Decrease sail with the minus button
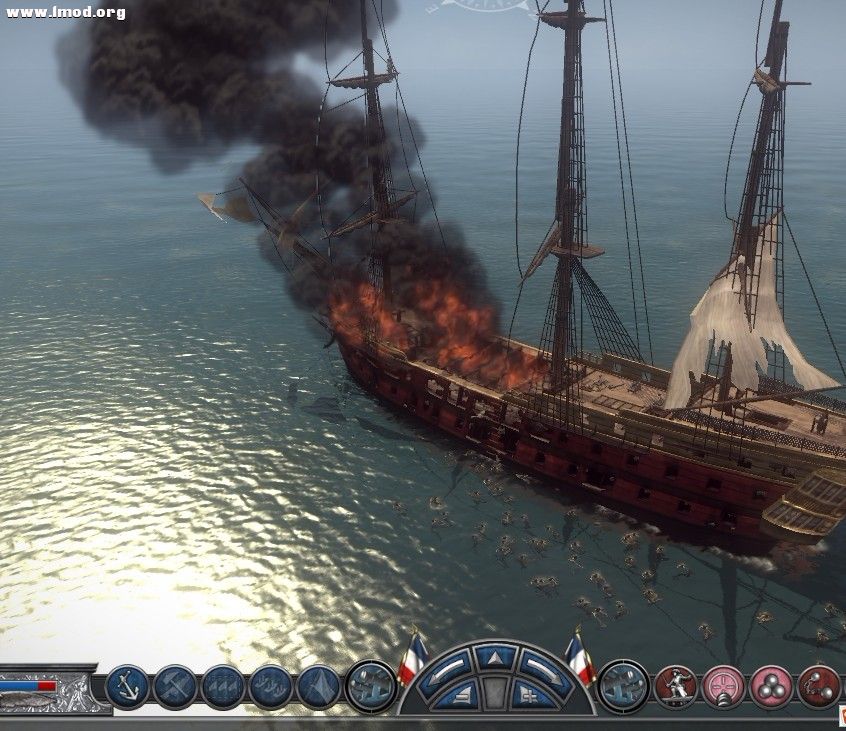Screen dimensions: 846x731 click(461, 694)
